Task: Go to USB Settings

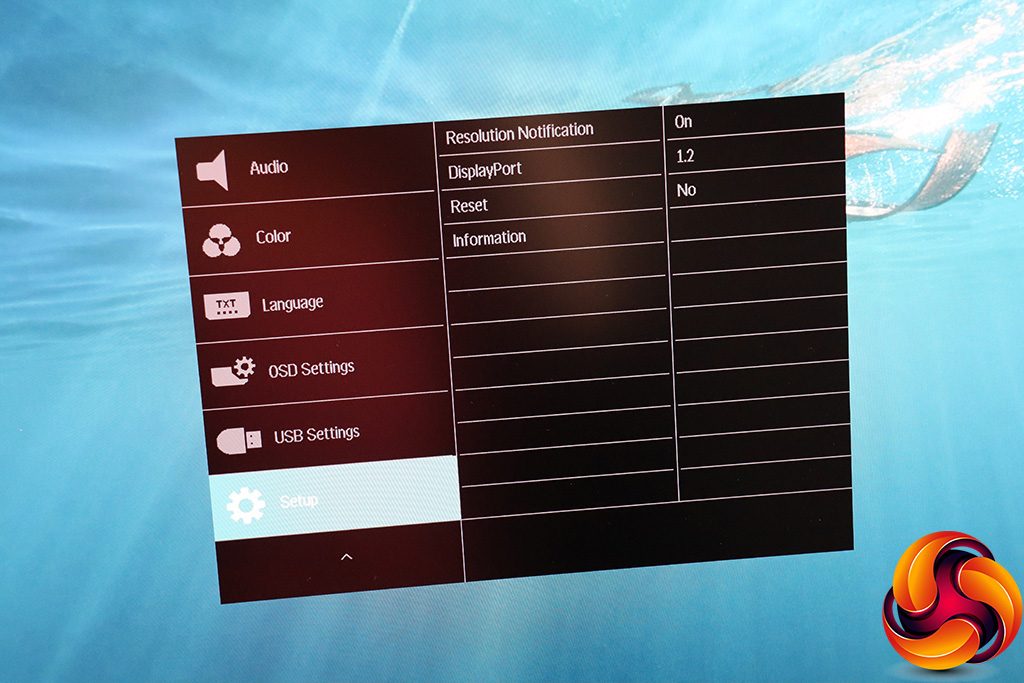Action: click(316, 435)
